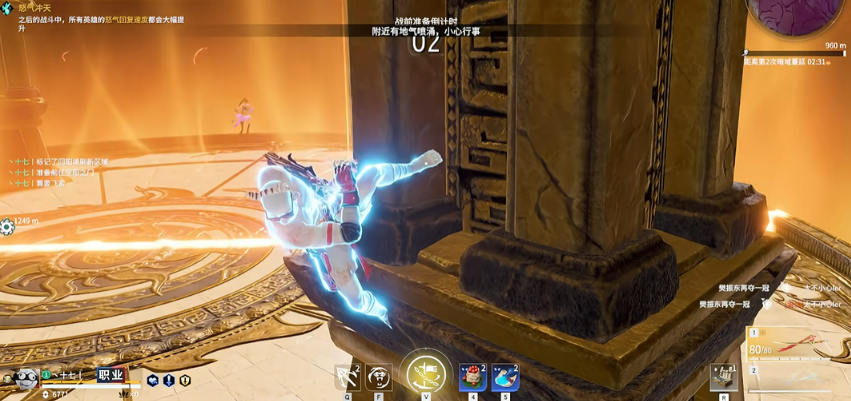This screenshot has width=851, height=401.
Task: Select the item slot beside the armor bar
Action: pos(724,375)
